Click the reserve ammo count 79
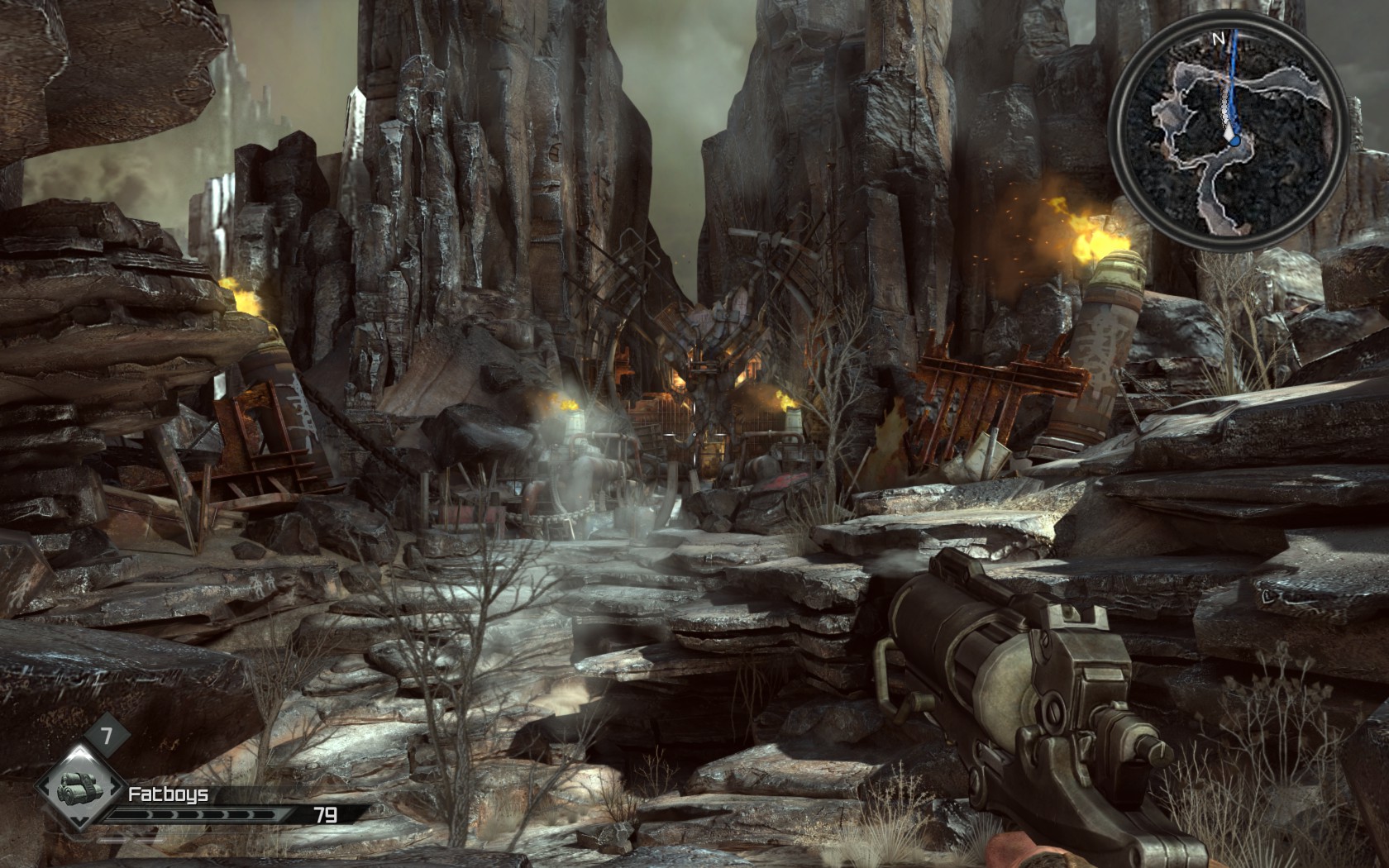This screenshot has height=868, width=1389. (325, 816)
